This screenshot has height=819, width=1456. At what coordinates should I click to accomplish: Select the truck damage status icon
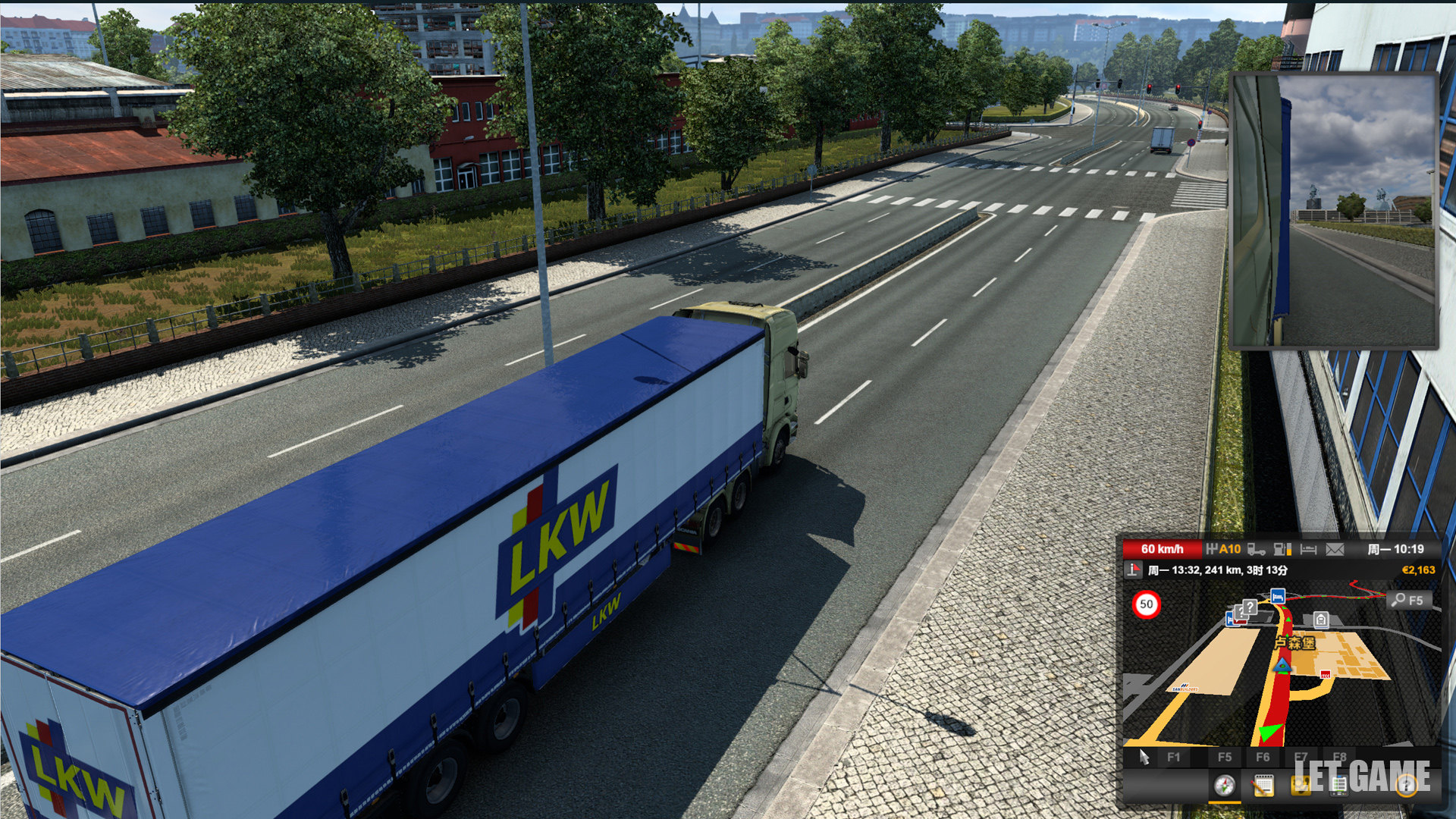pyautogui.click(x=1257, y=549)
